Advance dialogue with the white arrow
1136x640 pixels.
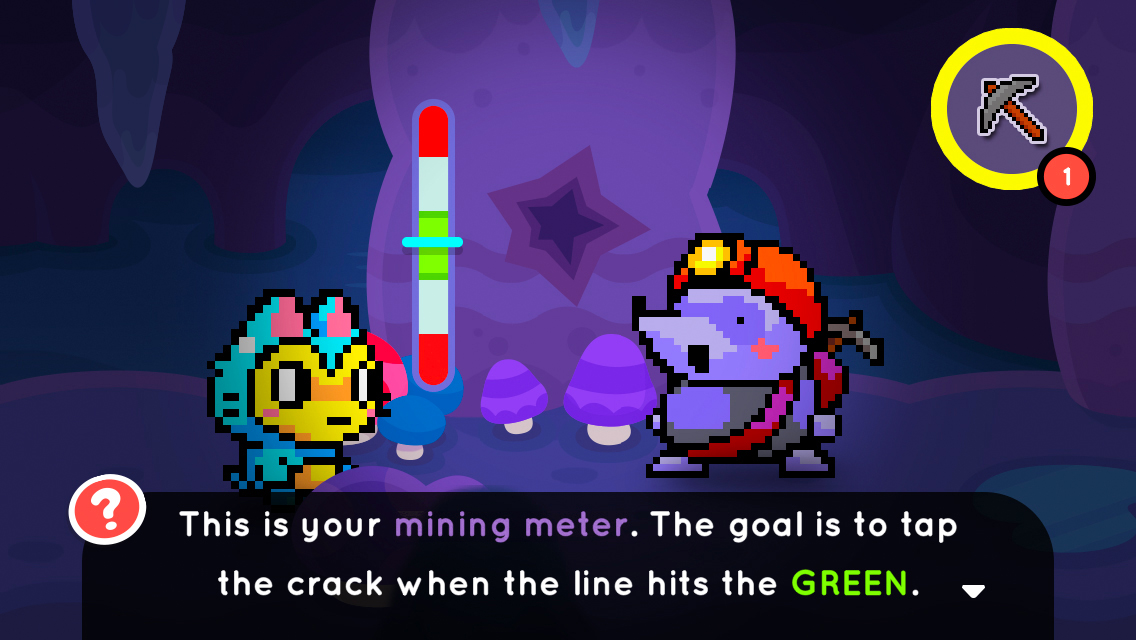(x=972, y=591)
